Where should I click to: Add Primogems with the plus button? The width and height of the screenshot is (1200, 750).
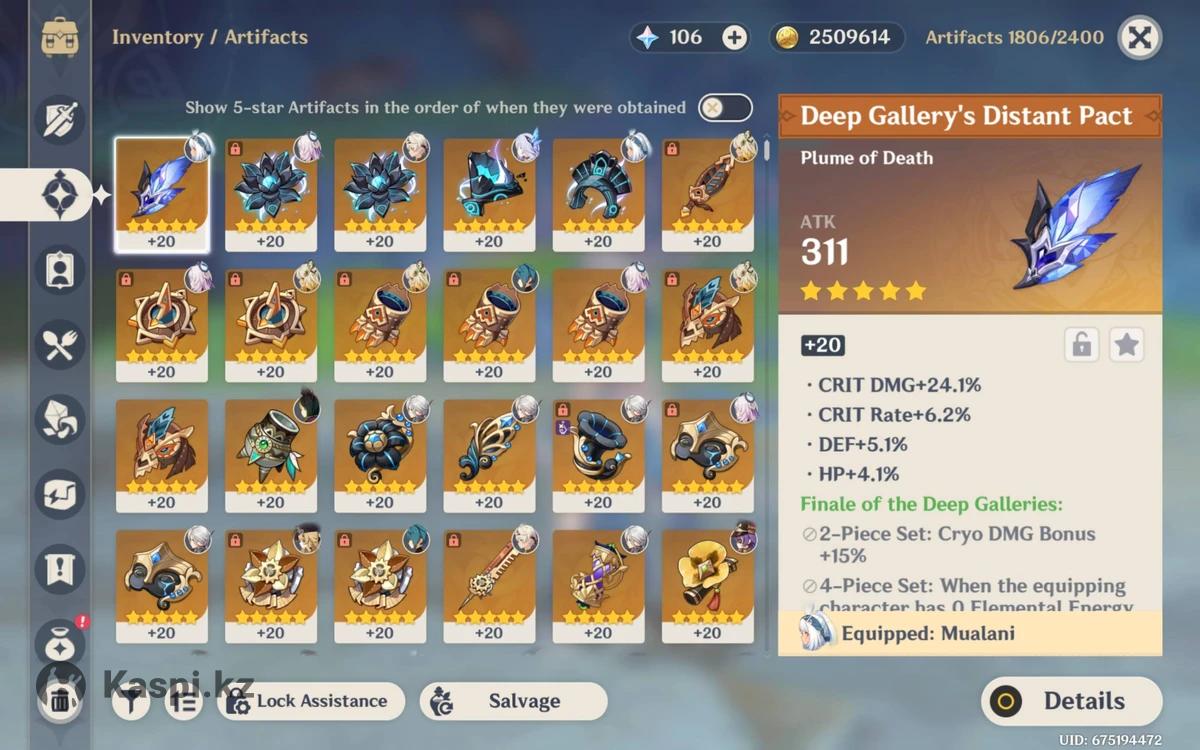pos(735,38)
